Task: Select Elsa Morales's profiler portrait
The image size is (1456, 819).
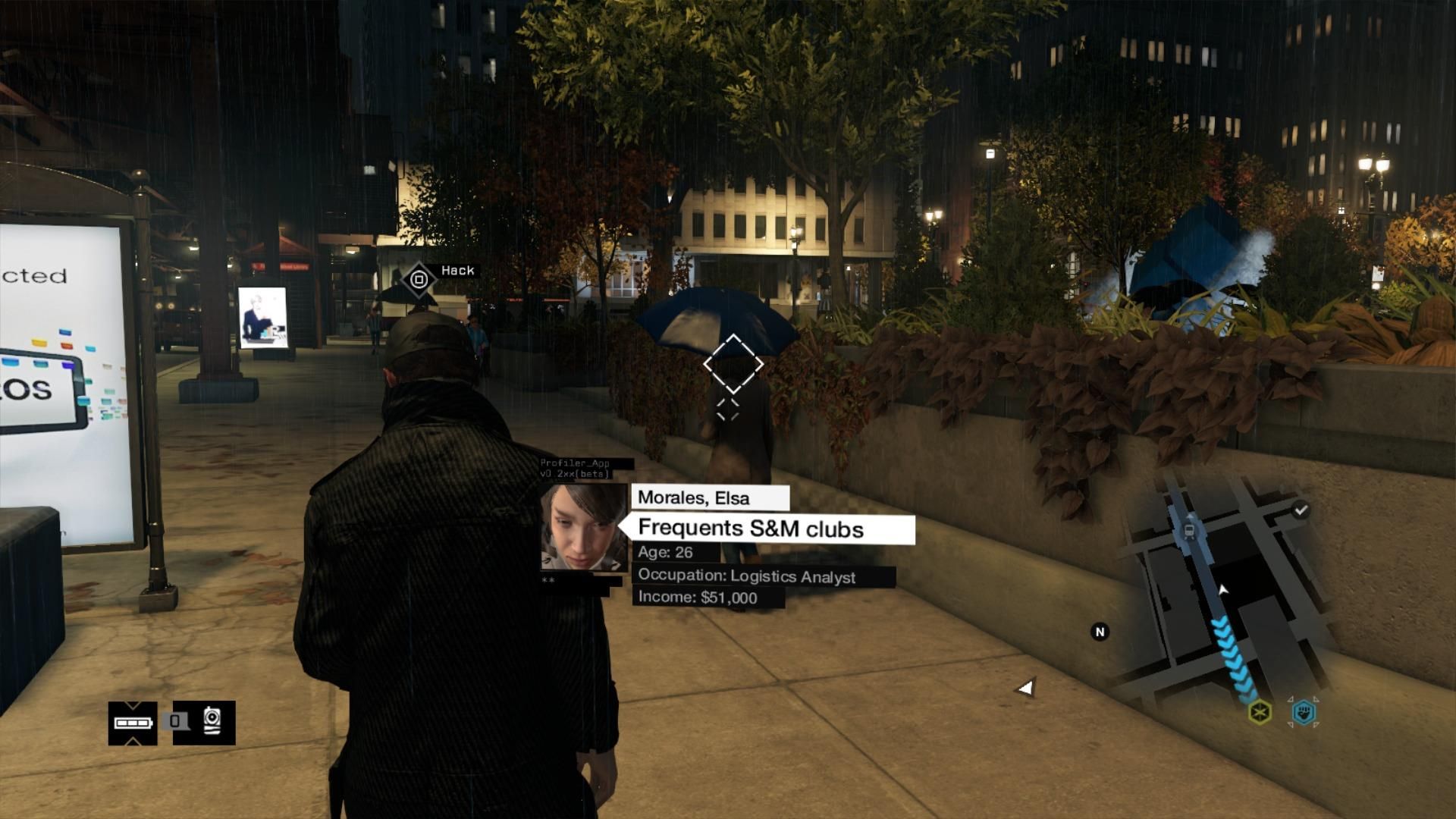Action: point(583,528)
